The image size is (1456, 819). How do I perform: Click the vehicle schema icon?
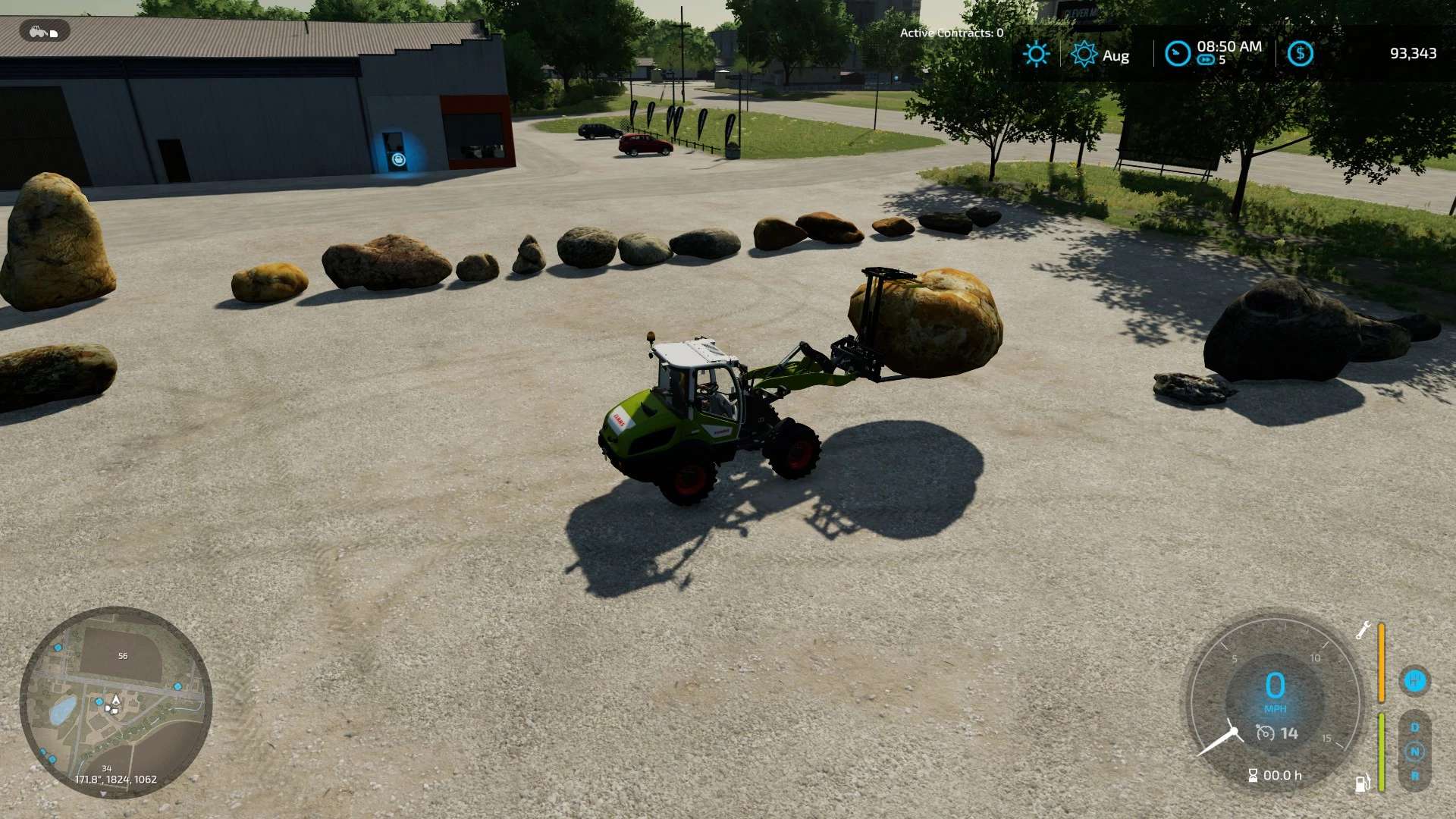click(44, 31)
